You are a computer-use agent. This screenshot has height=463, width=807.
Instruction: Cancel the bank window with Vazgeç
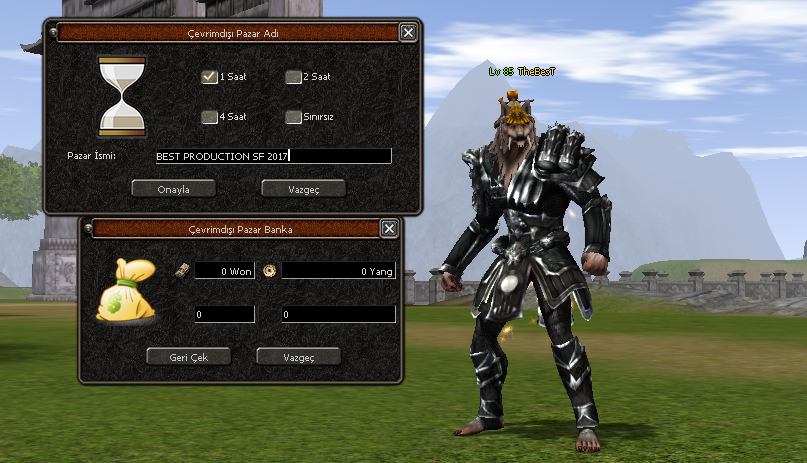point(298,356)
